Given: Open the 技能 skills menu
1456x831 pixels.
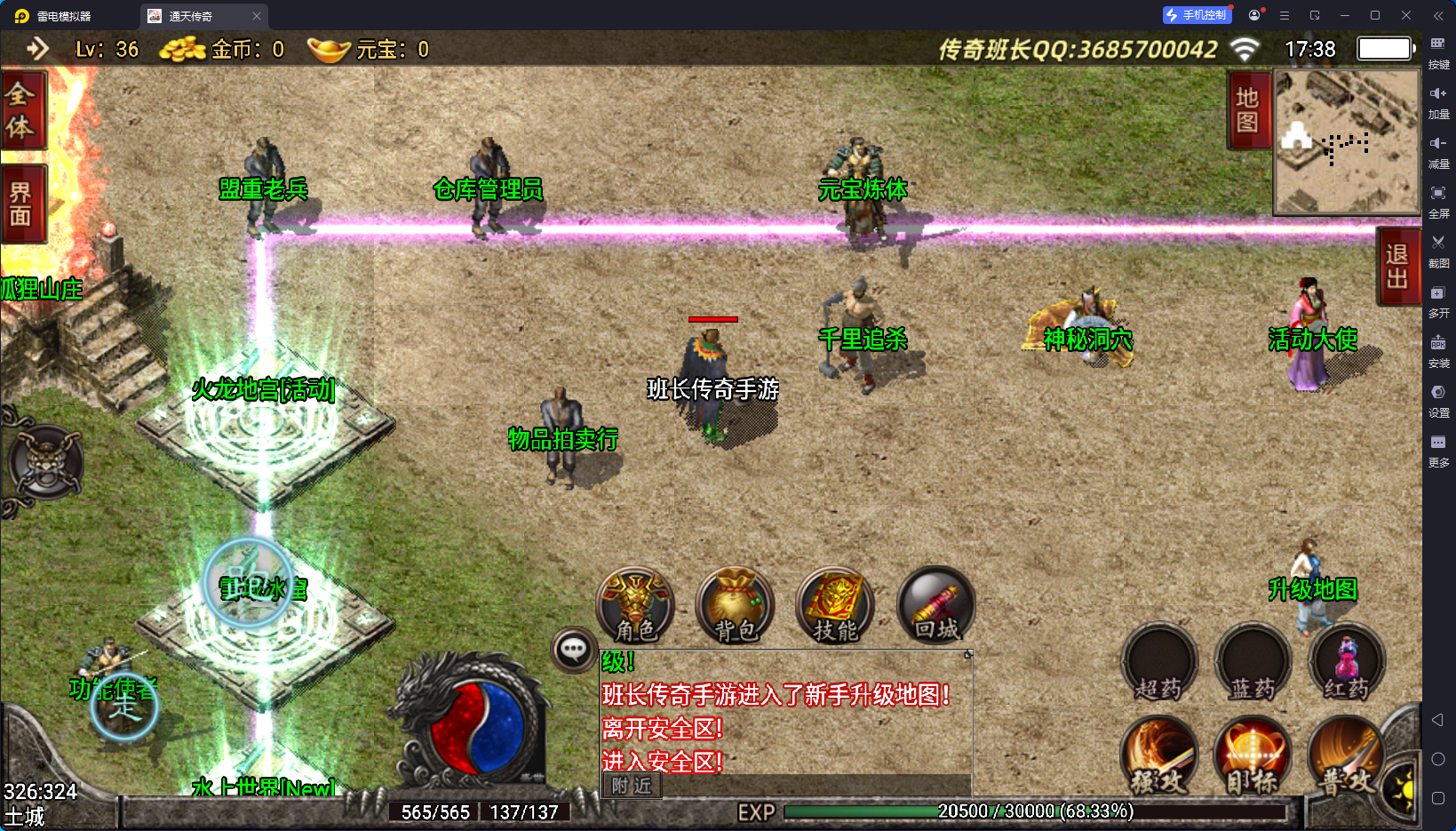Looking at the screenshot, I should pyautogui.click(x=836, y=606).
